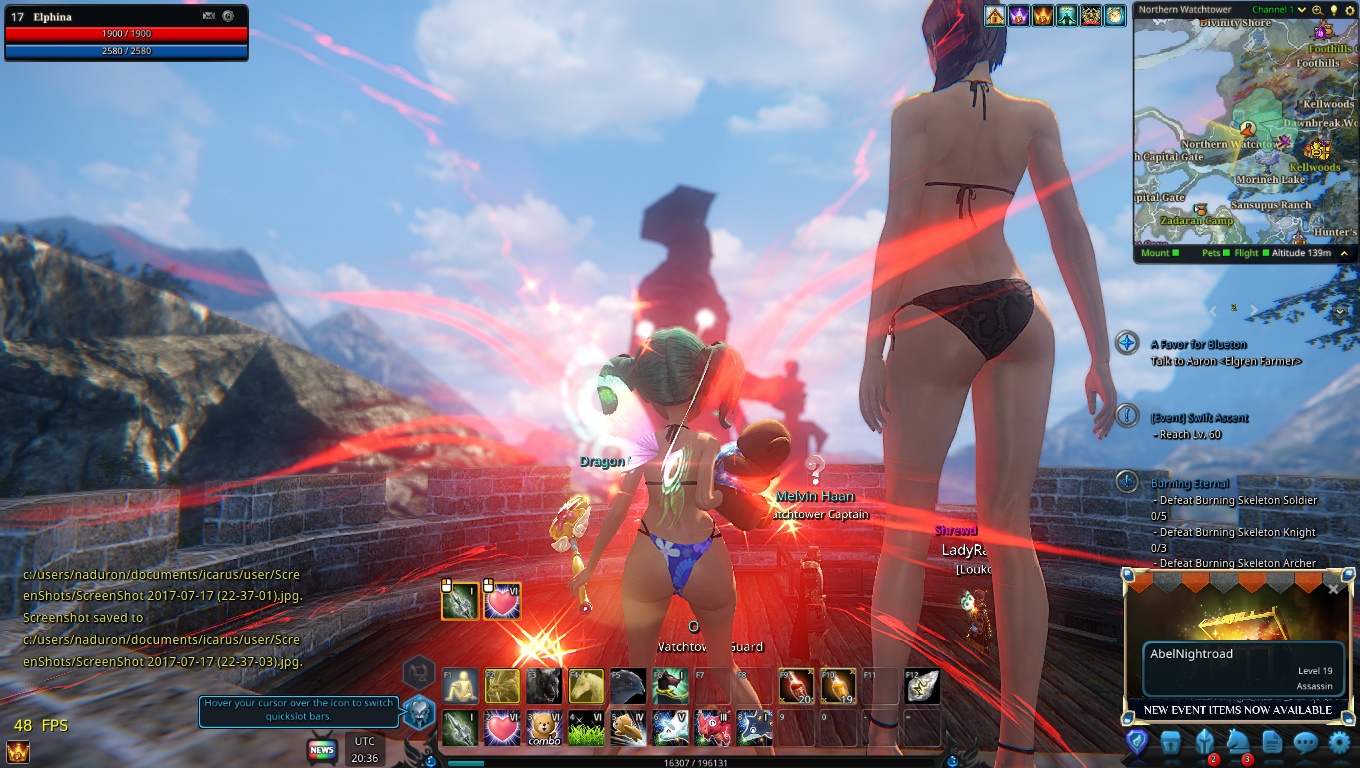Select the sitting pose action slot
Screen dimensions: 1360x768
[x=460, y=686]
